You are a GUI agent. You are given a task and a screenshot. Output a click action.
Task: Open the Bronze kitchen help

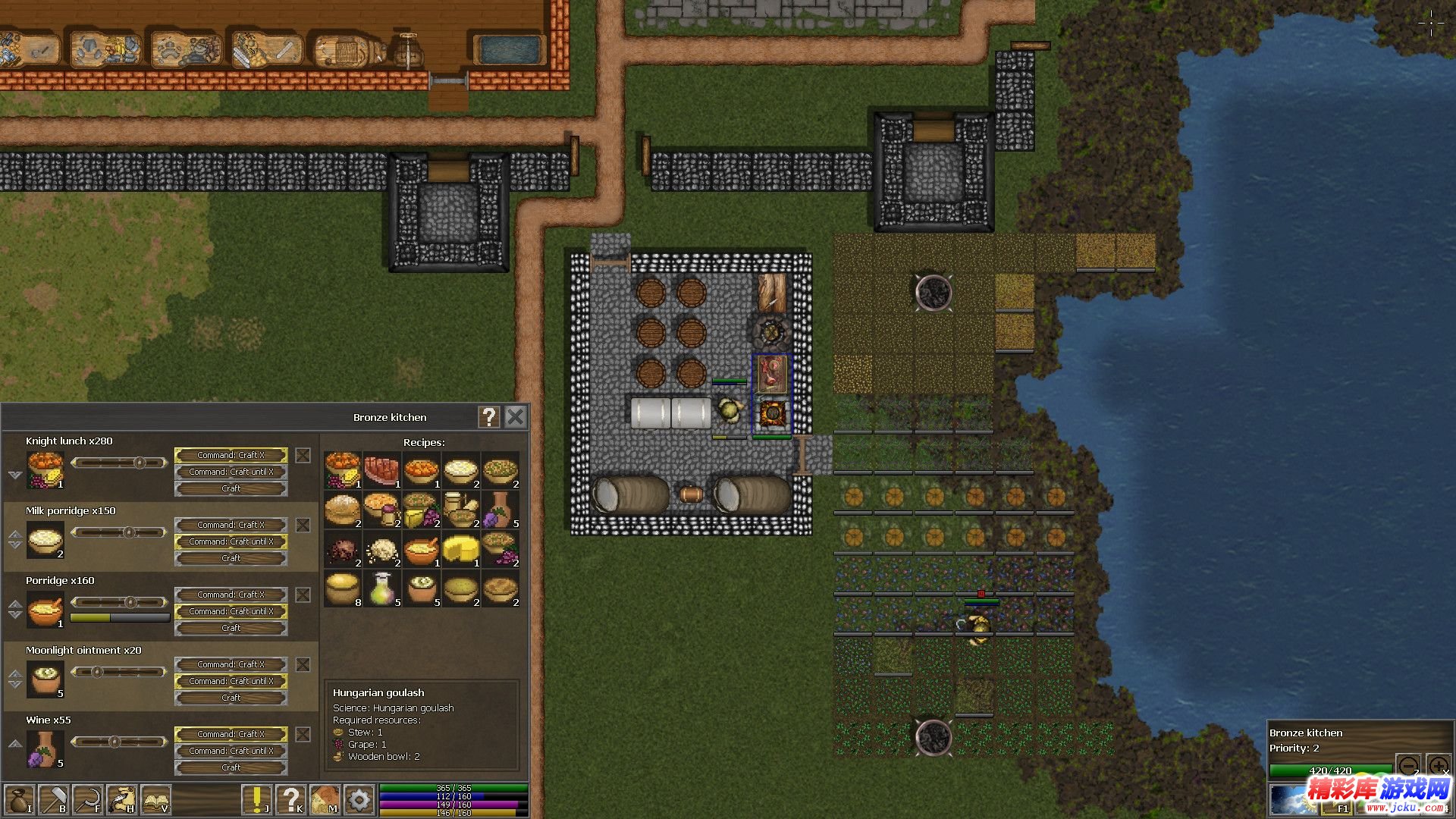pos(489,417)
